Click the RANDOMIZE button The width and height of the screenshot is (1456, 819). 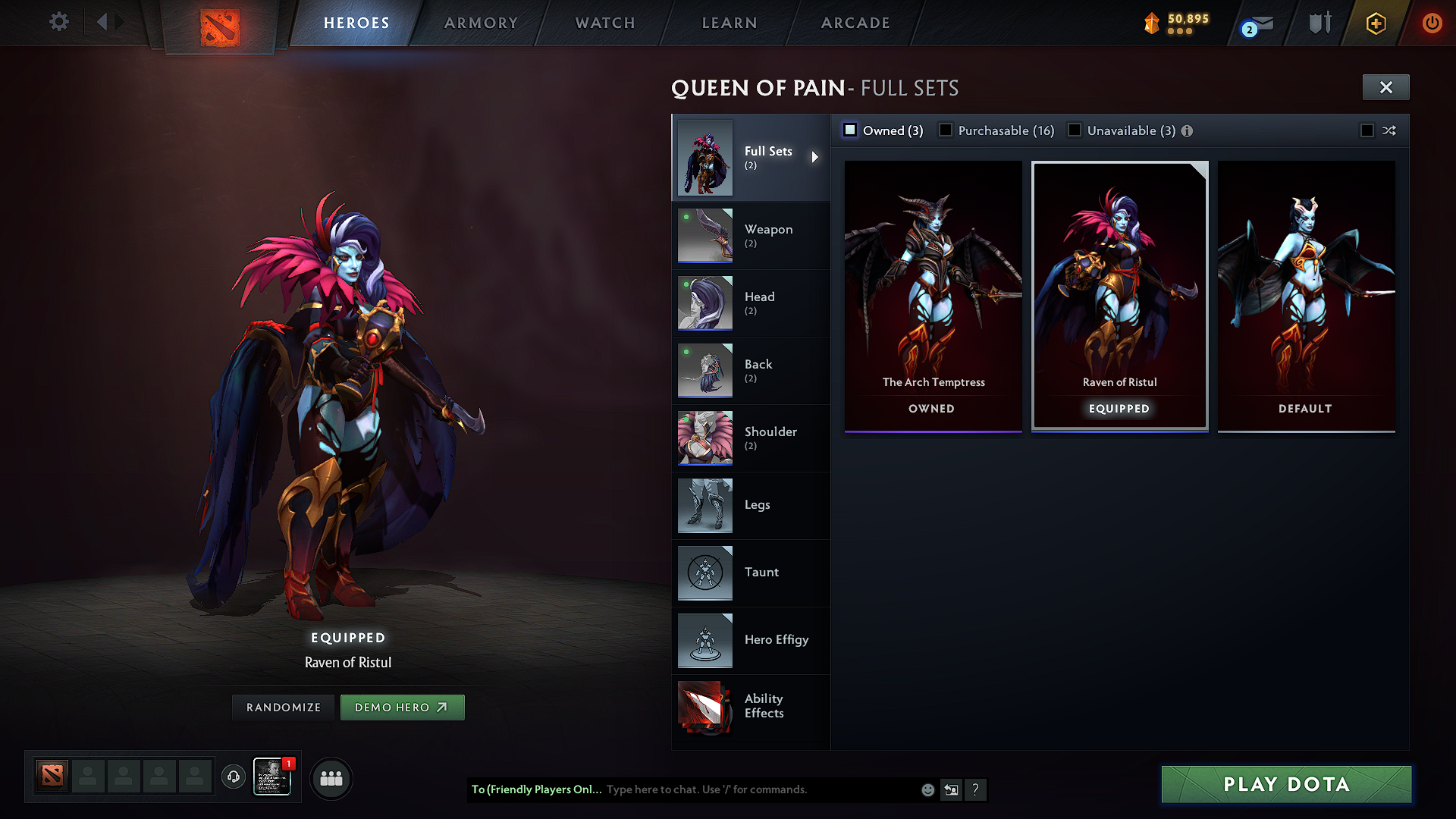pyautogui.click(x=282, y=707)
